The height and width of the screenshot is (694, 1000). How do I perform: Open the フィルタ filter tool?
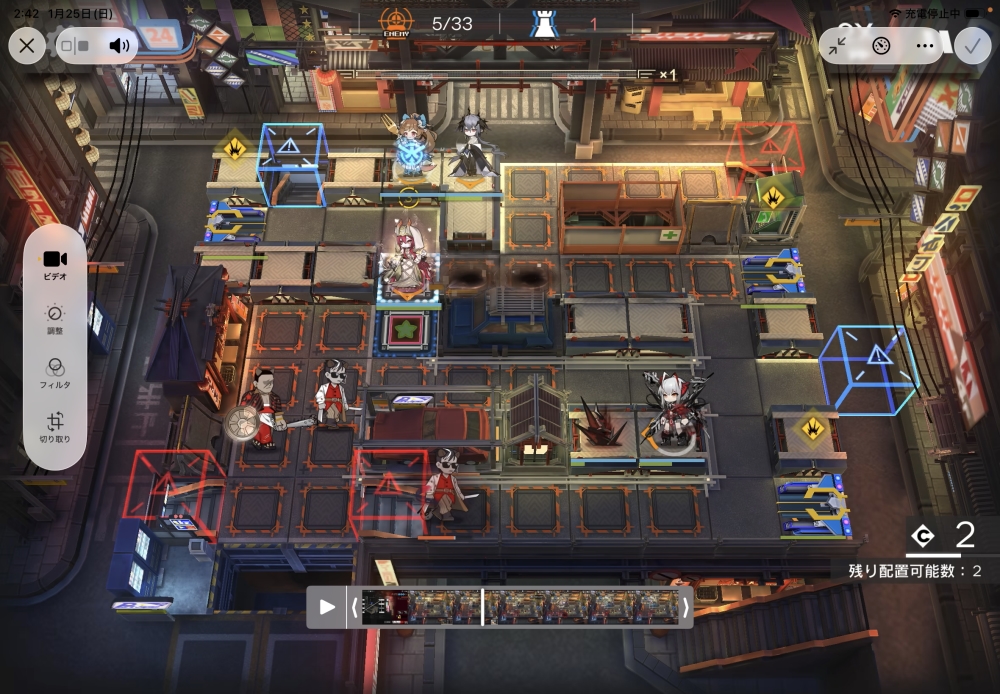pyautogui.click(x=55, y=373)
